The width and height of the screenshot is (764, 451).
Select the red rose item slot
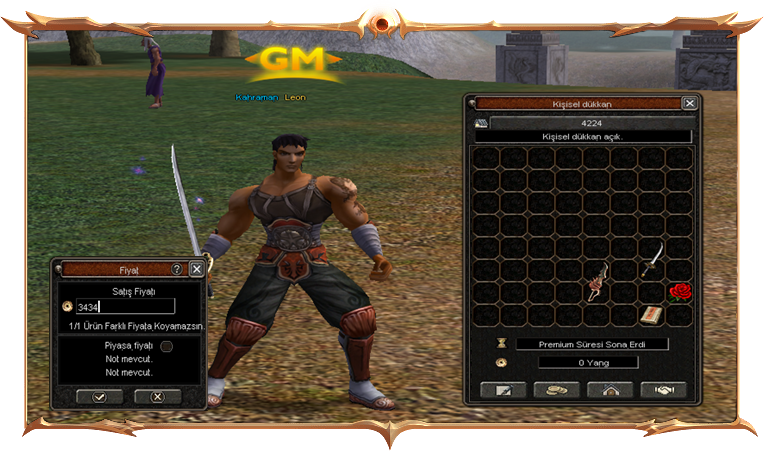point(680,291)
